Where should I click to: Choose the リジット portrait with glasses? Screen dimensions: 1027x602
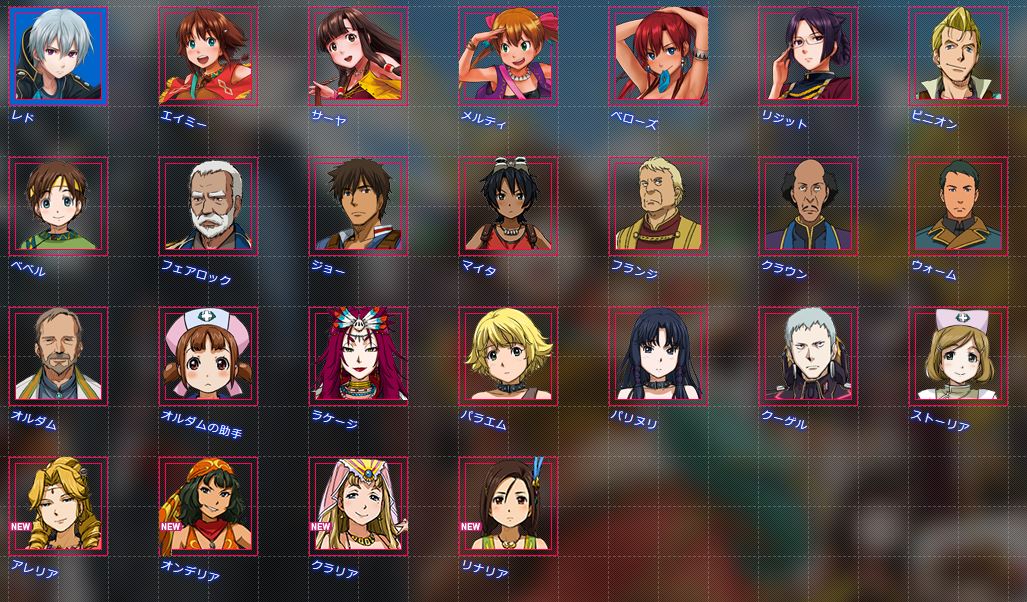click(x=808, y=56)
